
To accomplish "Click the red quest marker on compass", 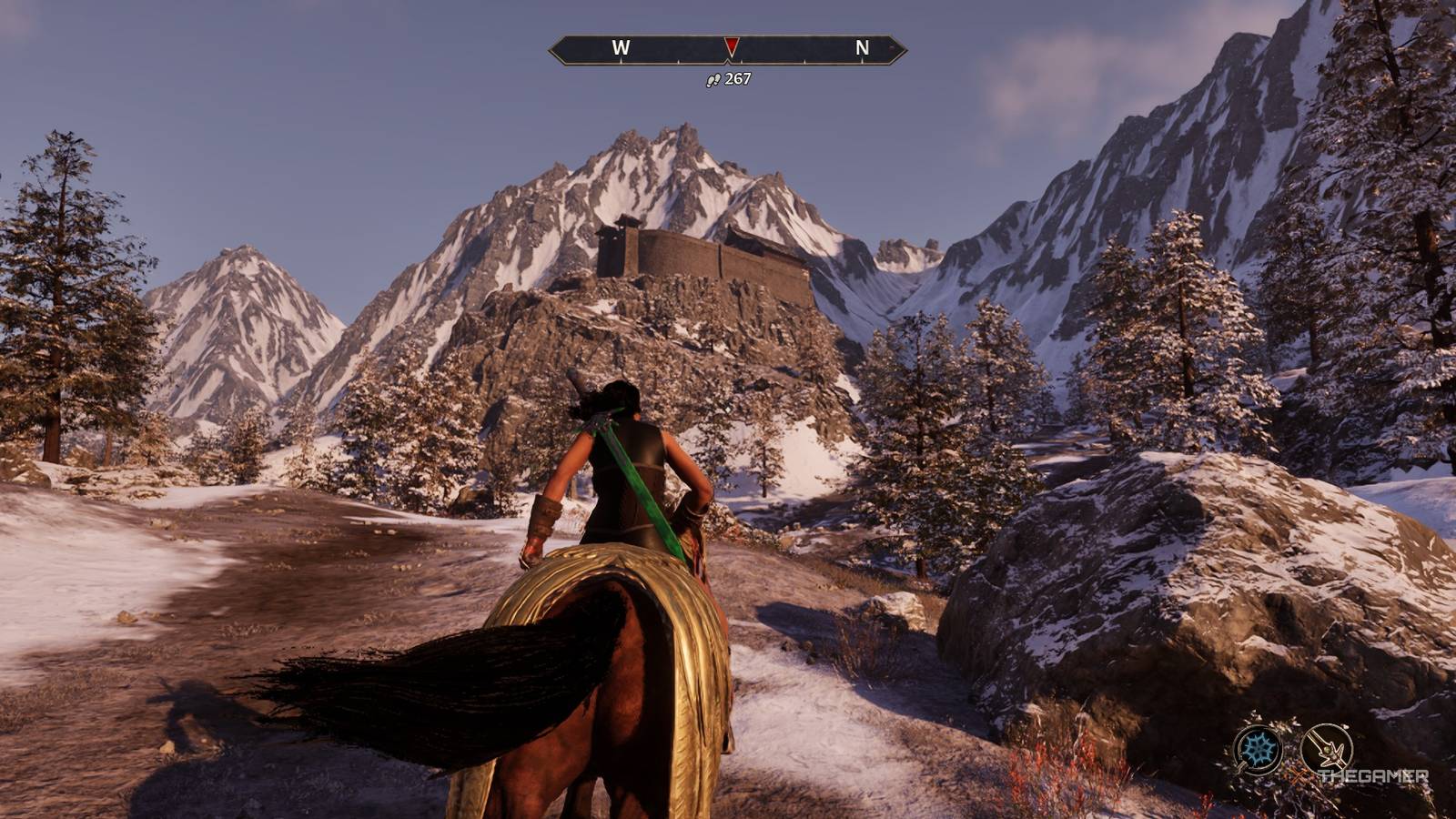I will click(731, 46).
